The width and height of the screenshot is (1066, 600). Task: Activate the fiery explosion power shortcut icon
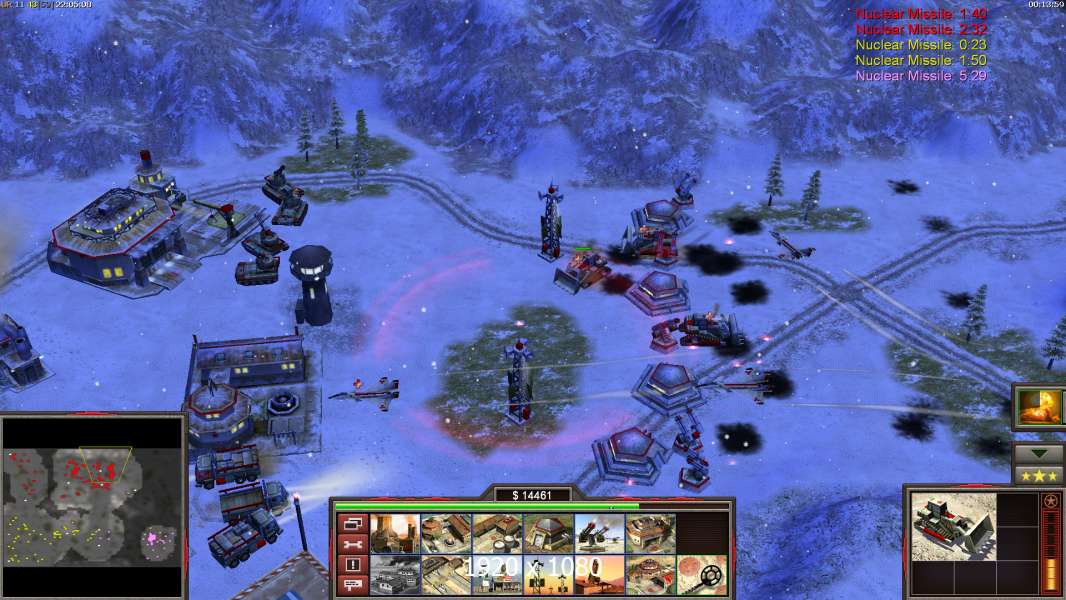pos(1039,406)
